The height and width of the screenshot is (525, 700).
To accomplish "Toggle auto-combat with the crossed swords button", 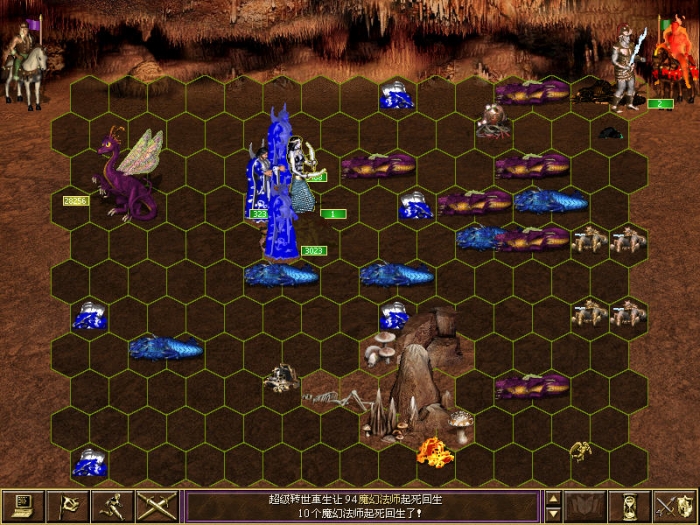I will click(x=156, y=506).
